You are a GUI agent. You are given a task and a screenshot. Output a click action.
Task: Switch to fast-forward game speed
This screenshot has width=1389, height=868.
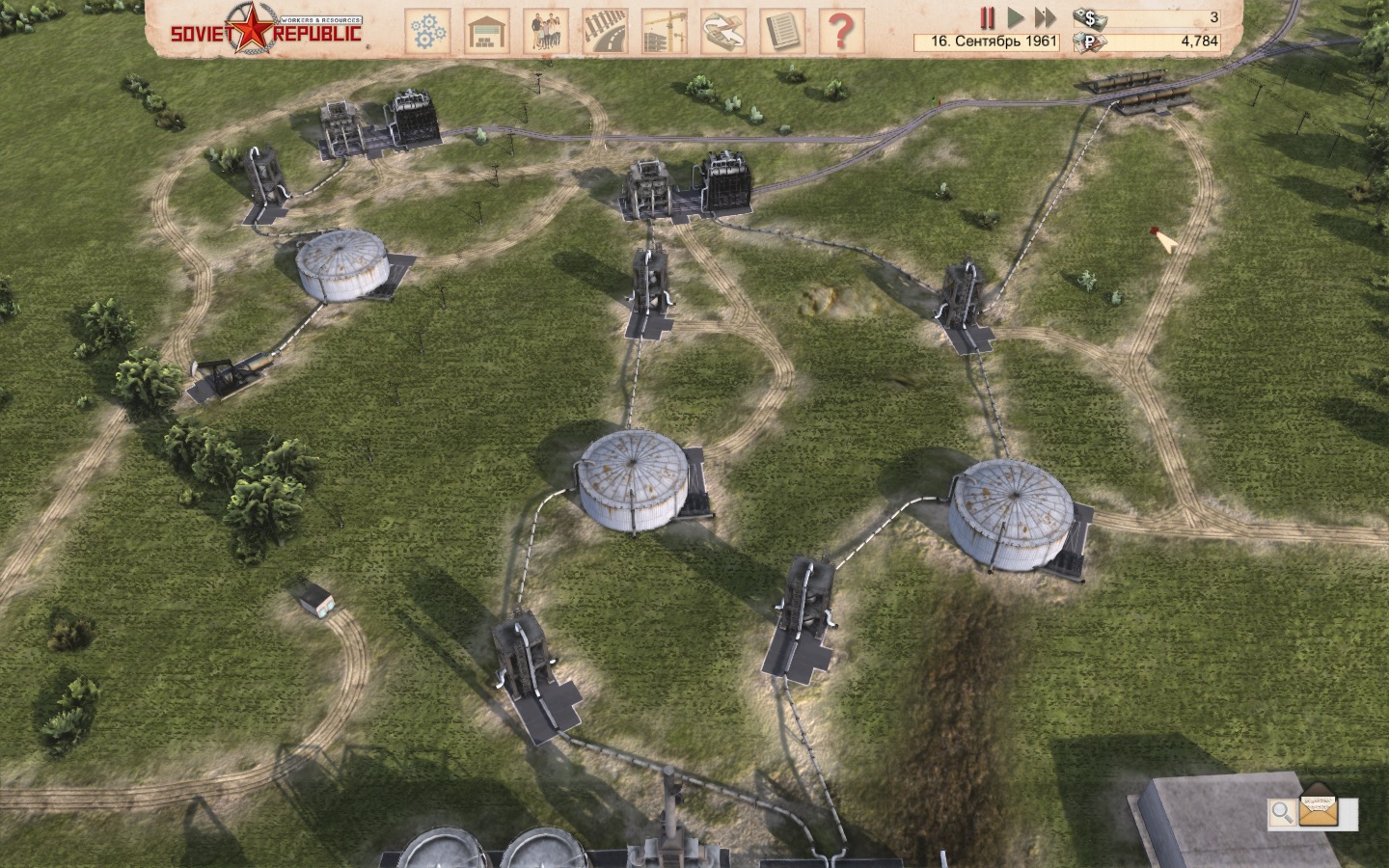coord(1045,17)
